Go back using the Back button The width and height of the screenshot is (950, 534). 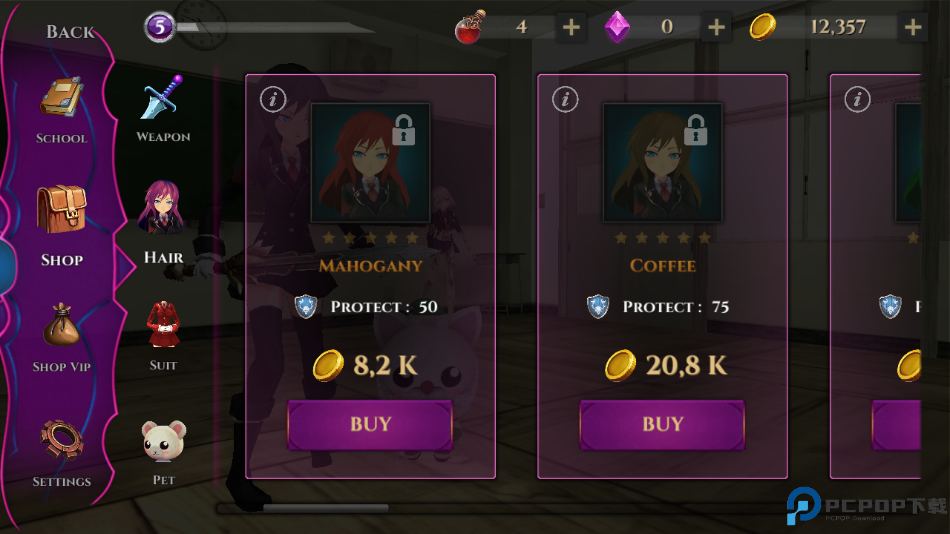[x=70, y=31]
